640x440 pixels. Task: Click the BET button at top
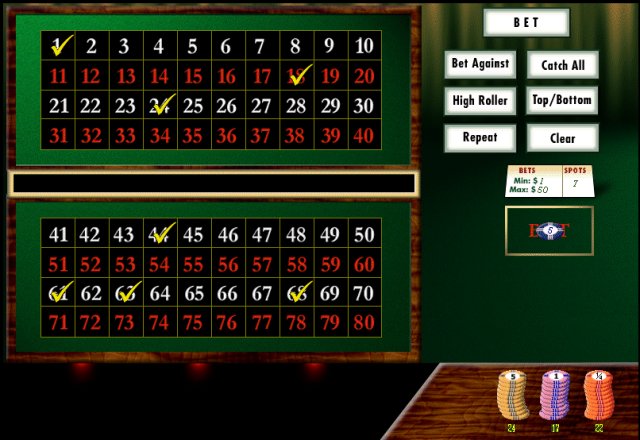click(x=526, y=22)
